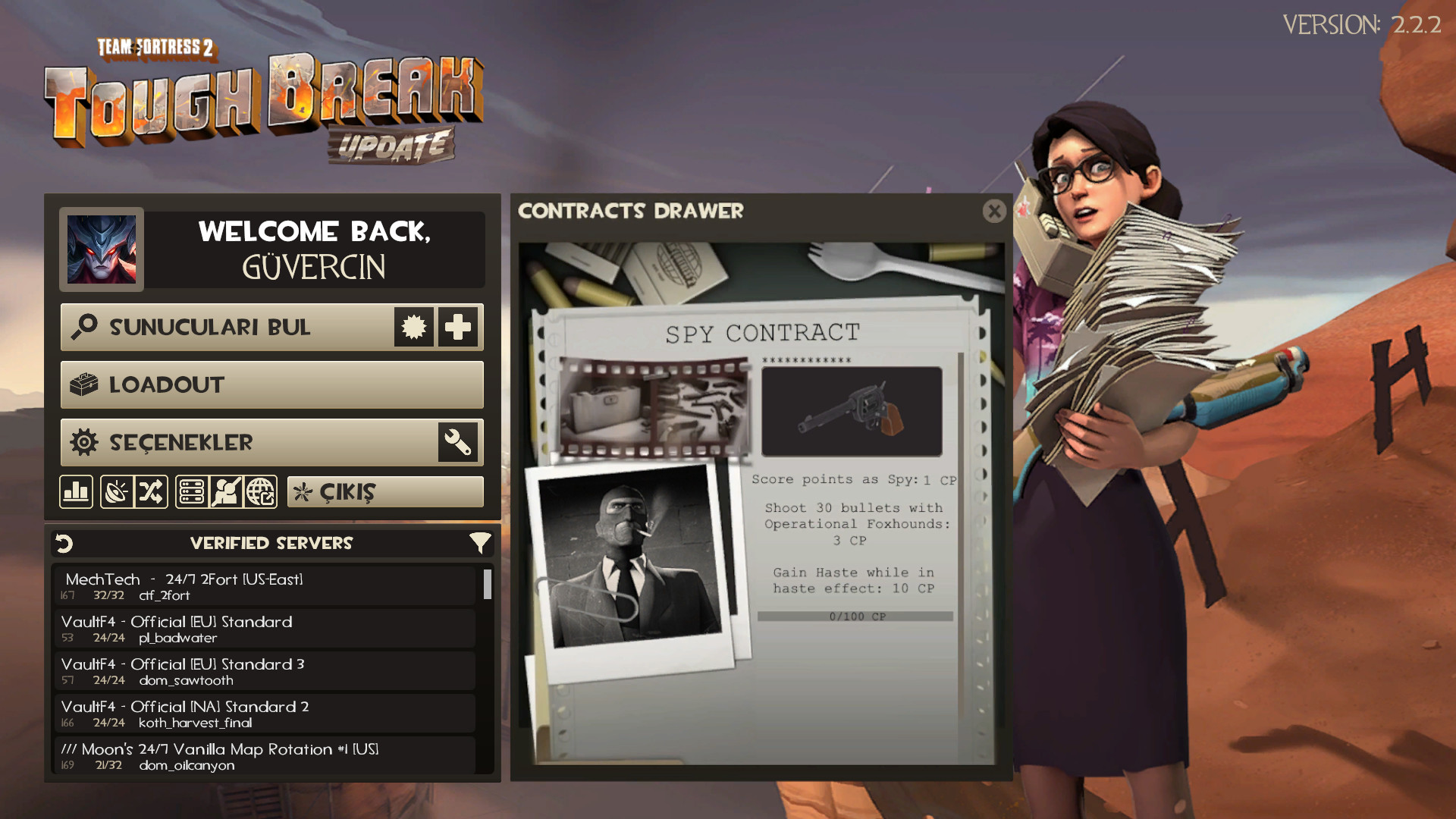Pick the VaultF4 koth_harvest_final server

(x=264, y=714)
